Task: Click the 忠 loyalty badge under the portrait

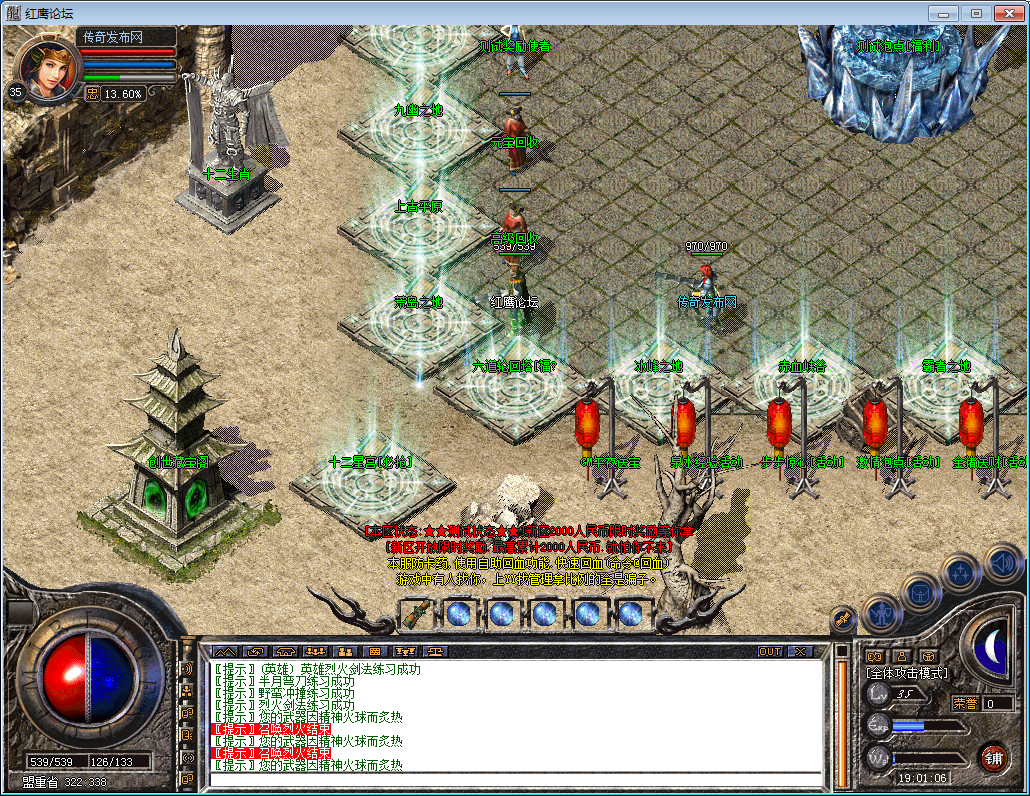Action: (92, 93)
